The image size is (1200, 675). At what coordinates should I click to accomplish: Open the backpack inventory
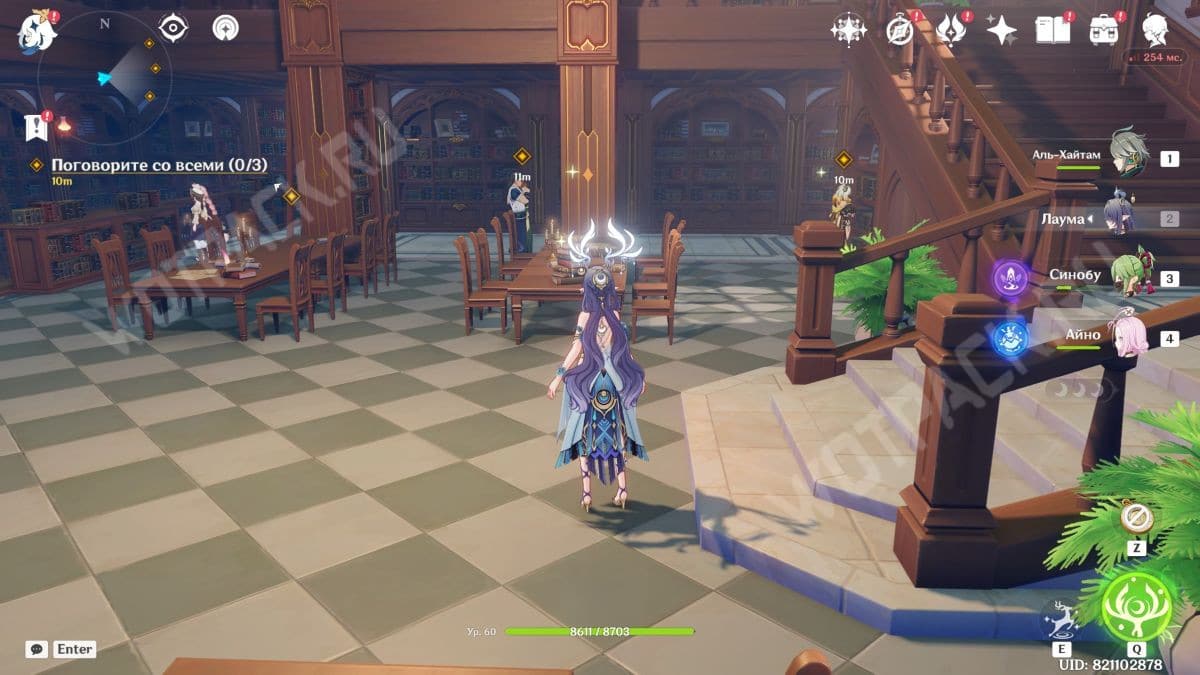click(x=1104, y=31)
